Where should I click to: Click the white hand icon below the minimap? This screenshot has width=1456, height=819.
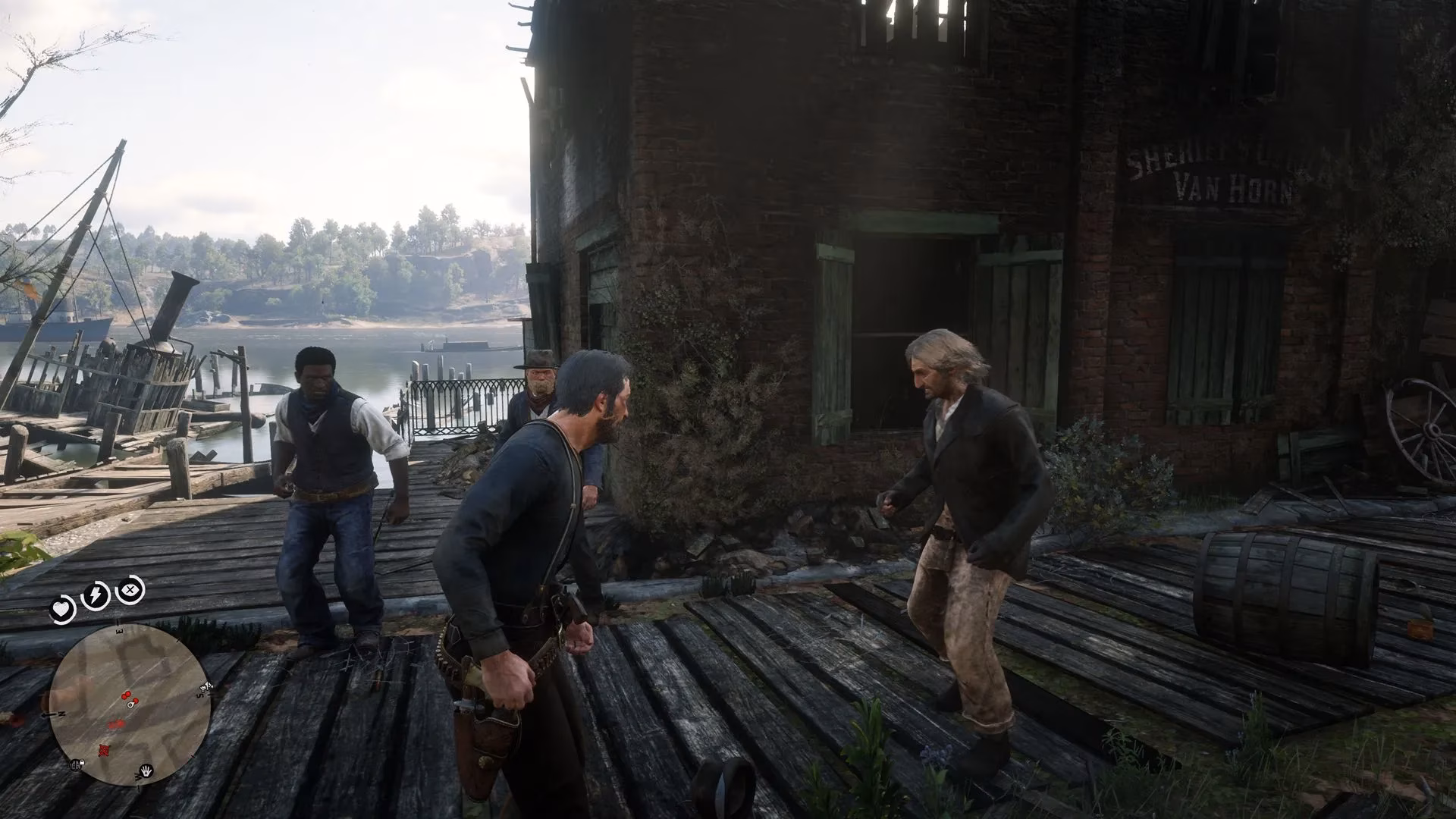[146, 771]
